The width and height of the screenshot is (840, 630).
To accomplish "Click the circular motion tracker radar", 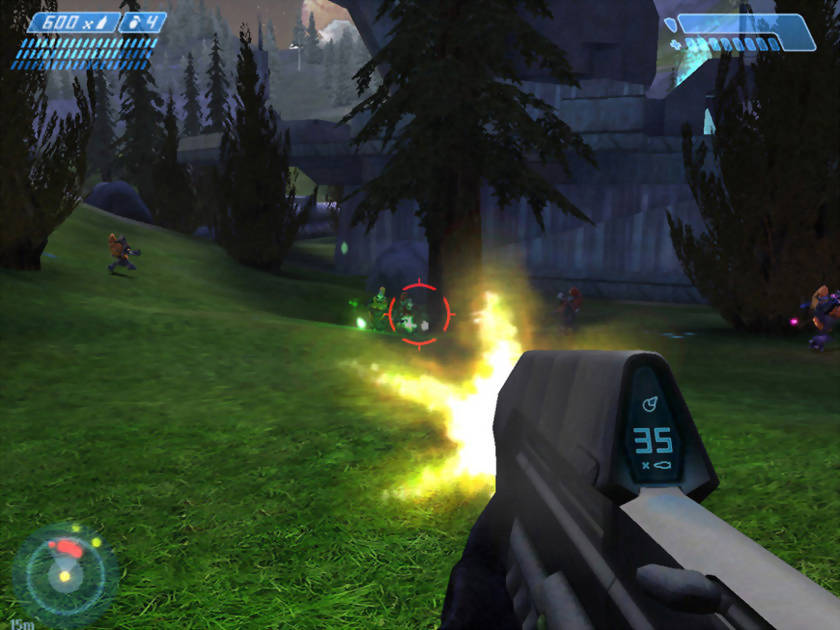I will click(65, 575).
